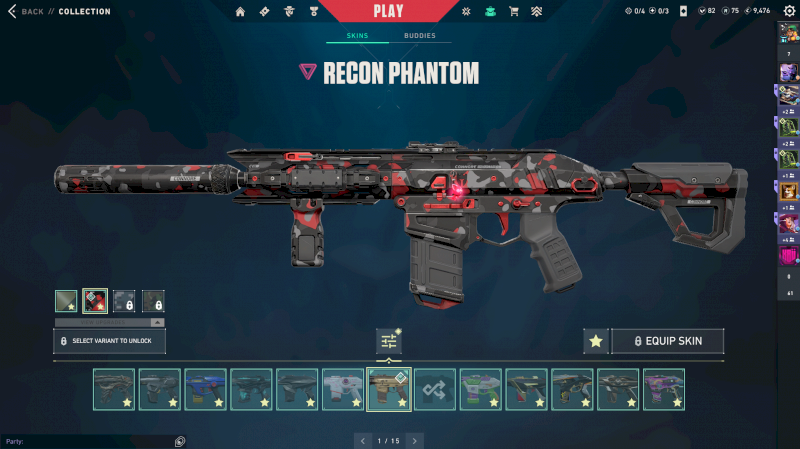800x449 pixels.
Task: Choose the green camo variant swatch
Action: (x=66, y=300)
